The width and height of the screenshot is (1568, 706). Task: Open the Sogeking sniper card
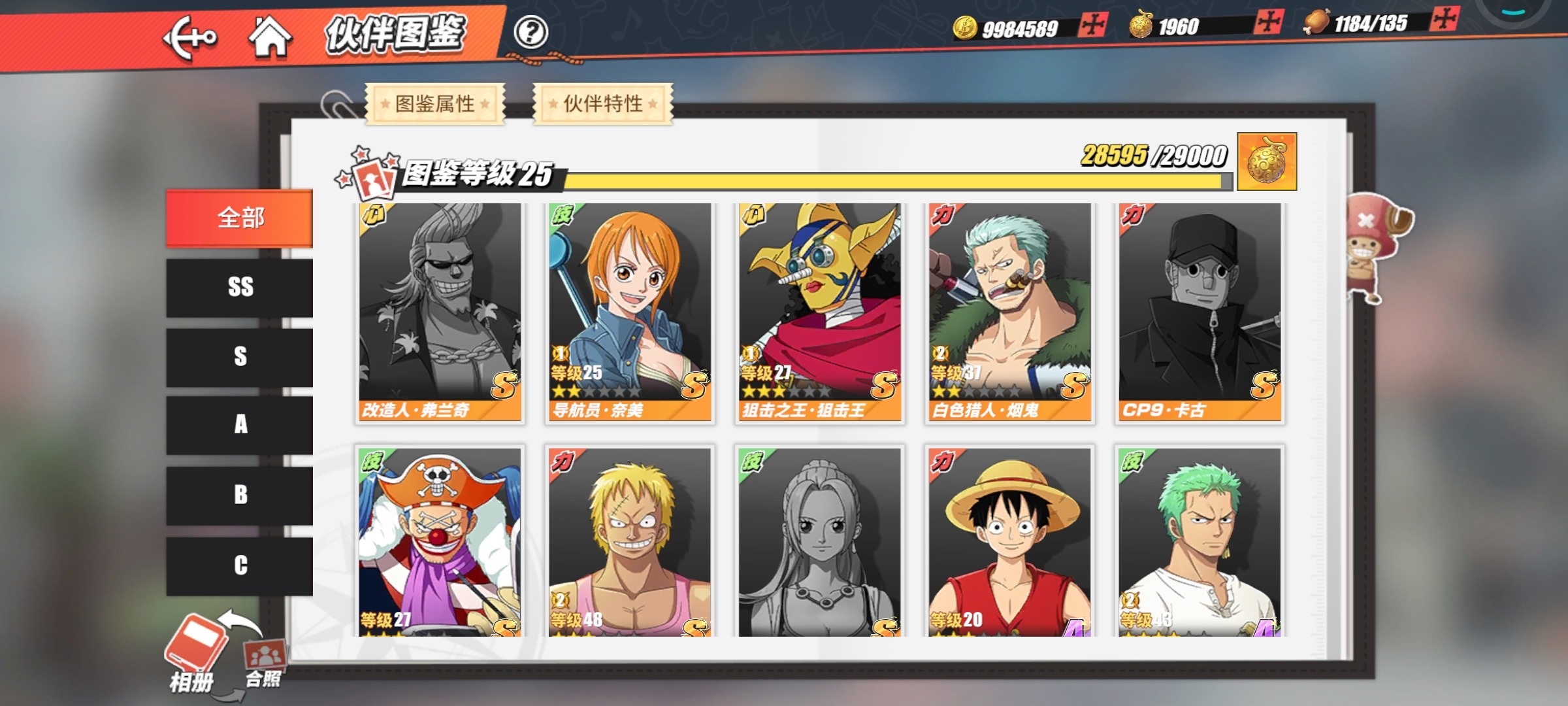coord(819,312)
